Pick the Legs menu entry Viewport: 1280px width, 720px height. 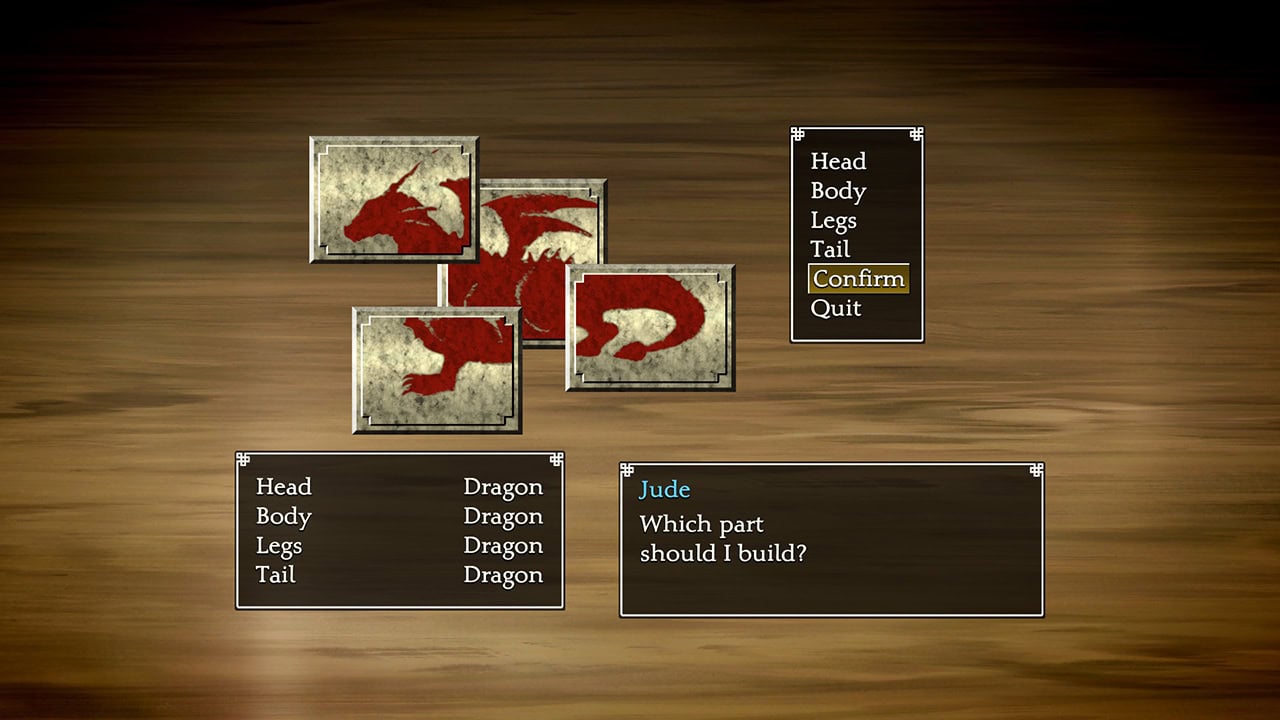pos(833,220)
